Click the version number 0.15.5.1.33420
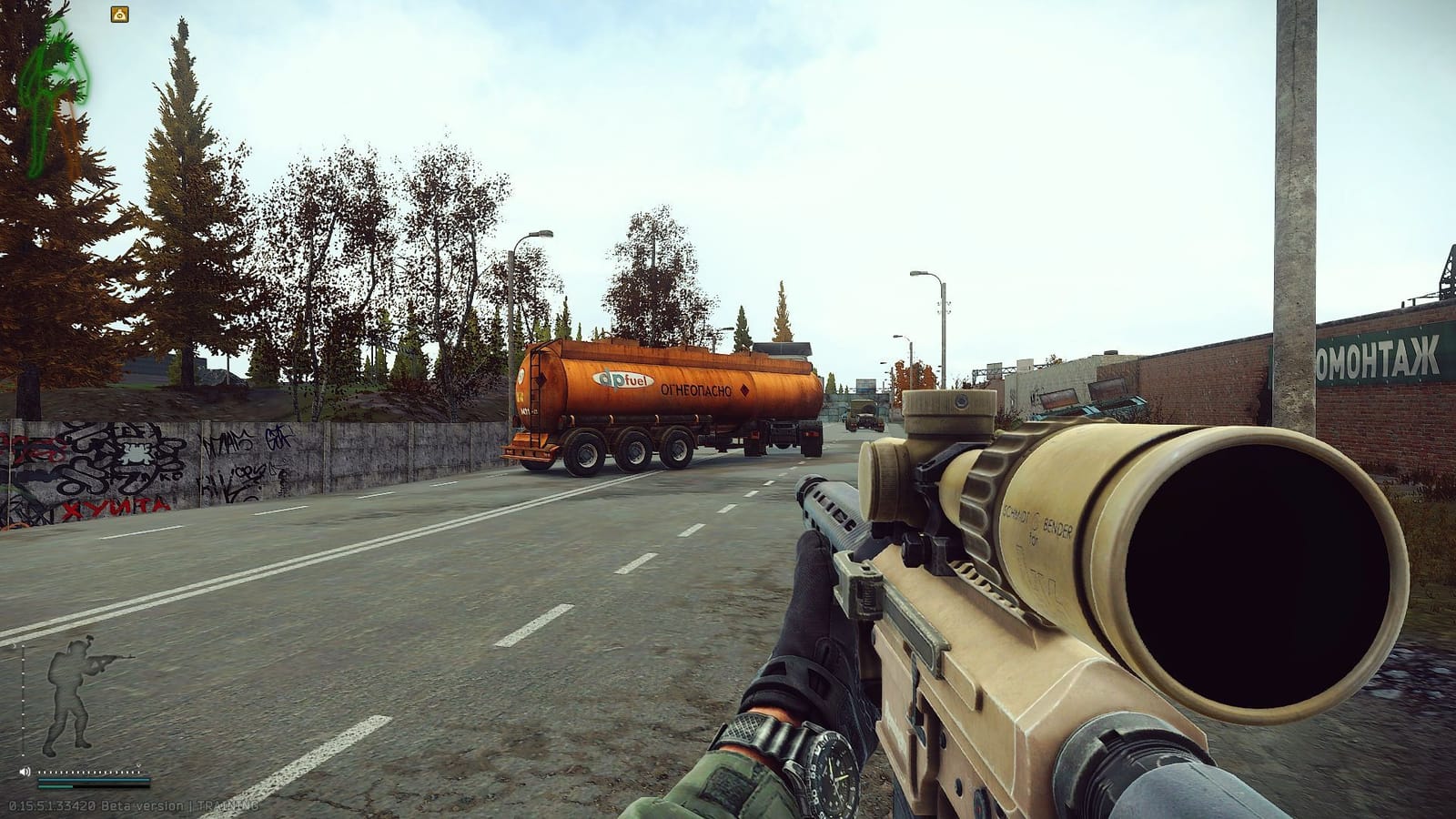Screen dimensions: 1456x819 (50, 804)
